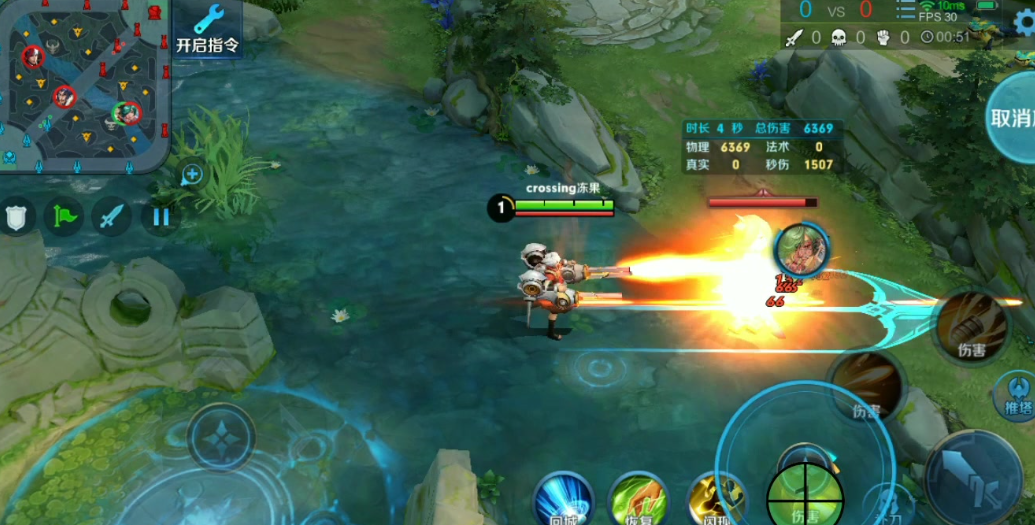This screenshot has width=1035, height=525.
Task: Tap the 开启指令 wrench button
Action: click(x=208, y=29)
